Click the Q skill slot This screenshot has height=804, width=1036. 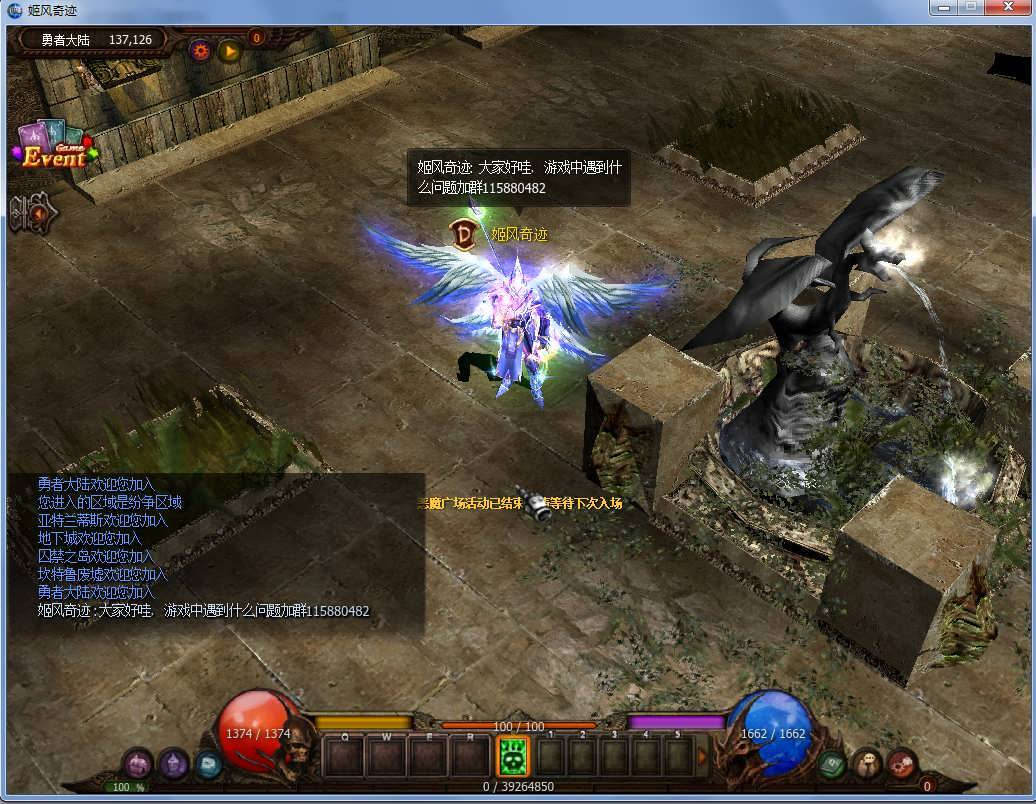tap(344, 756)
